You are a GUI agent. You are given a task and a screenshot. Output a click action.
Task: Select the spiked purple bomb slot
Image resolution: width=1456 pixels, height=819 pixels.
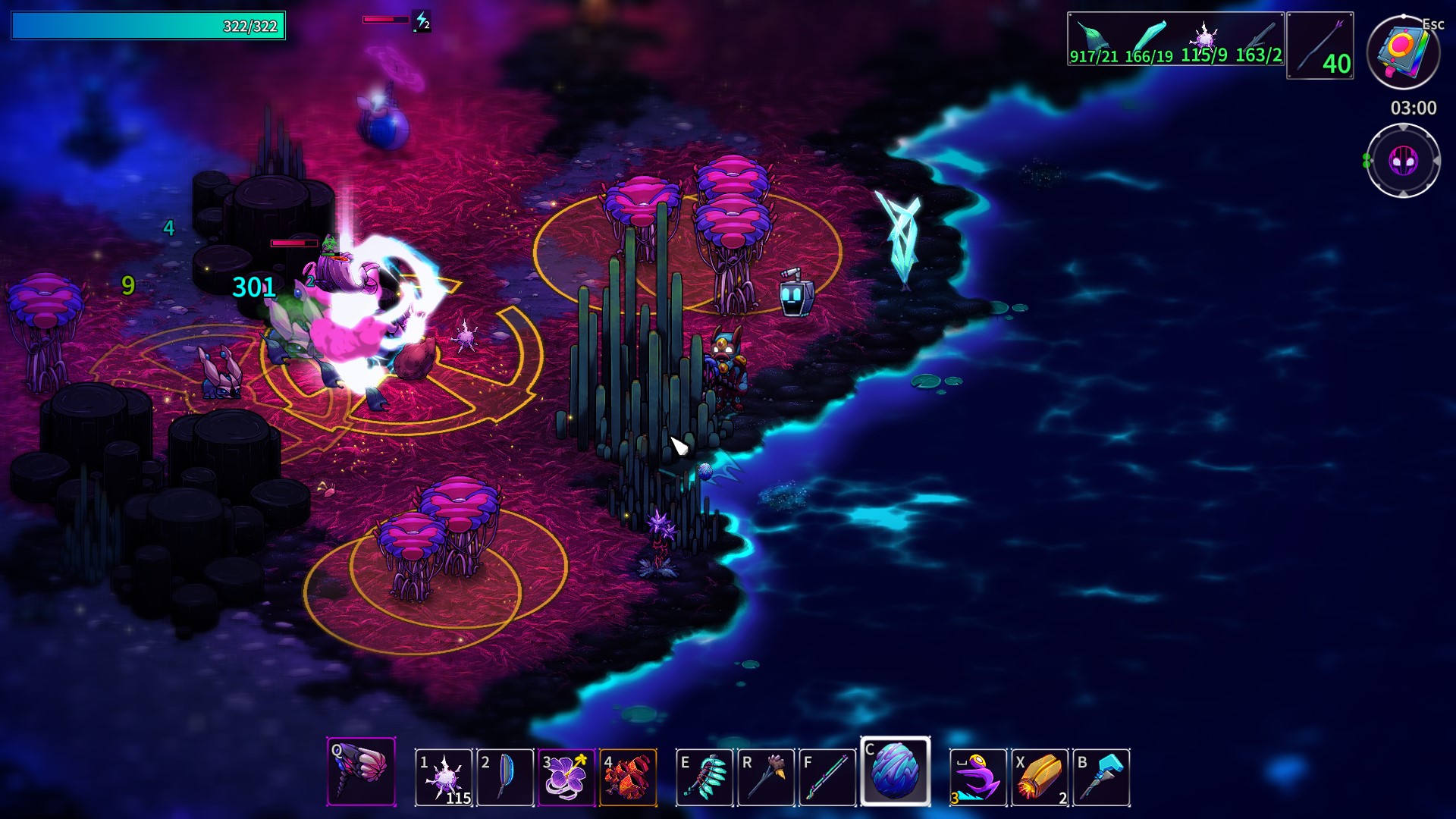pyautogui.click(x=444, y=777)
